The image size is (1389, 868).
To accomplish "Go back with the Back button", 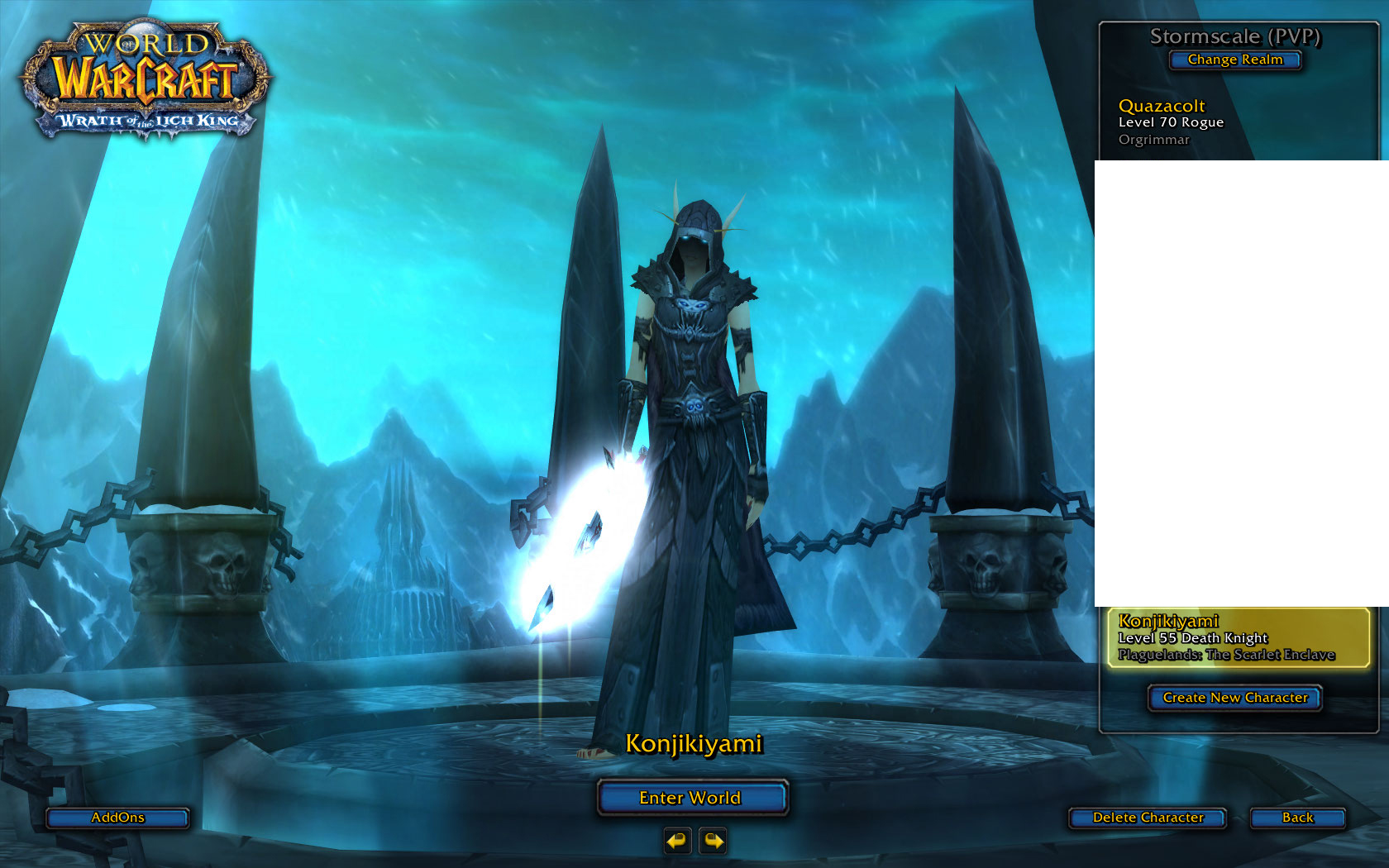I will pos(1297,818).
